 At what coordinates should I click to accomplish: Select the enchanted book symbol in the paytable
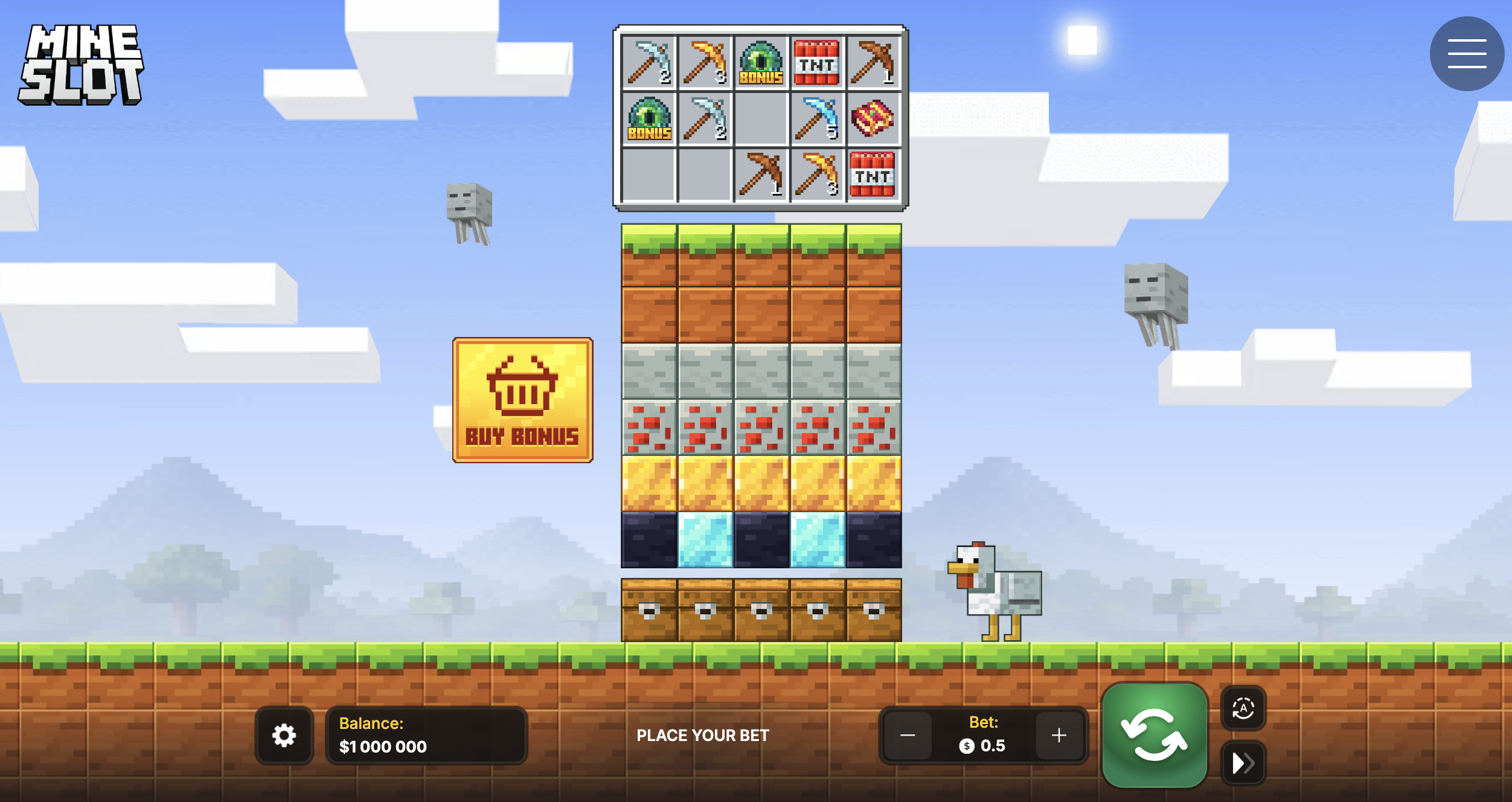coord(872,119)
